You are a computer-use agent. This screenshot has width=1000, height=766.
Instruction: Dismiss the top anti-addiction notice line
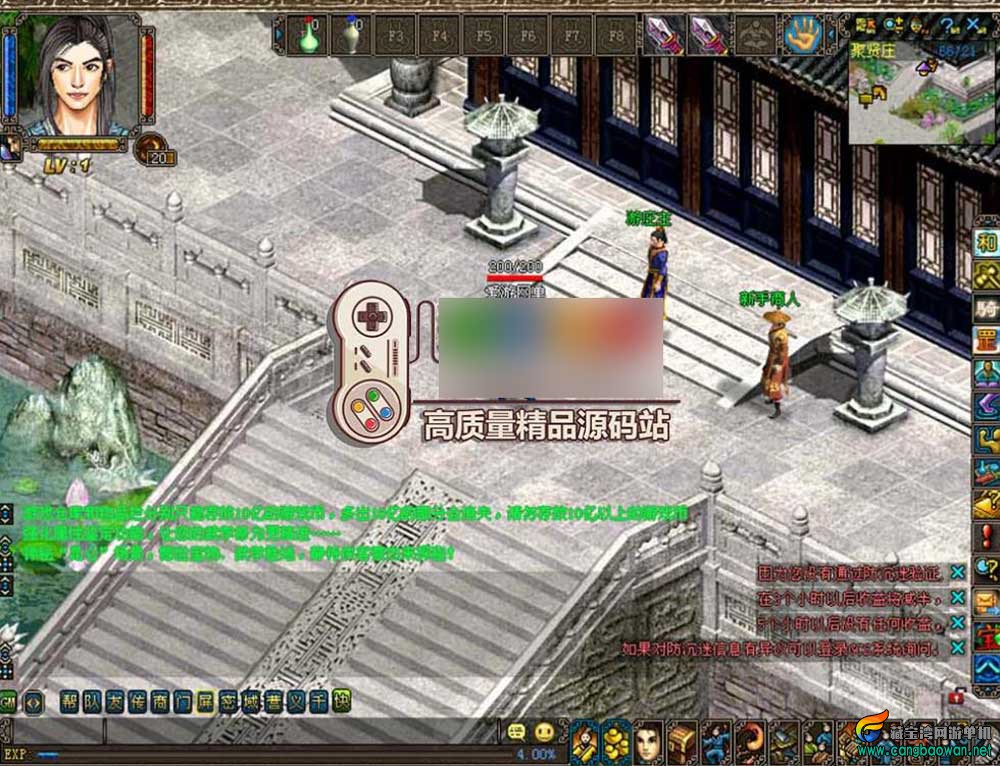(958, 571)
